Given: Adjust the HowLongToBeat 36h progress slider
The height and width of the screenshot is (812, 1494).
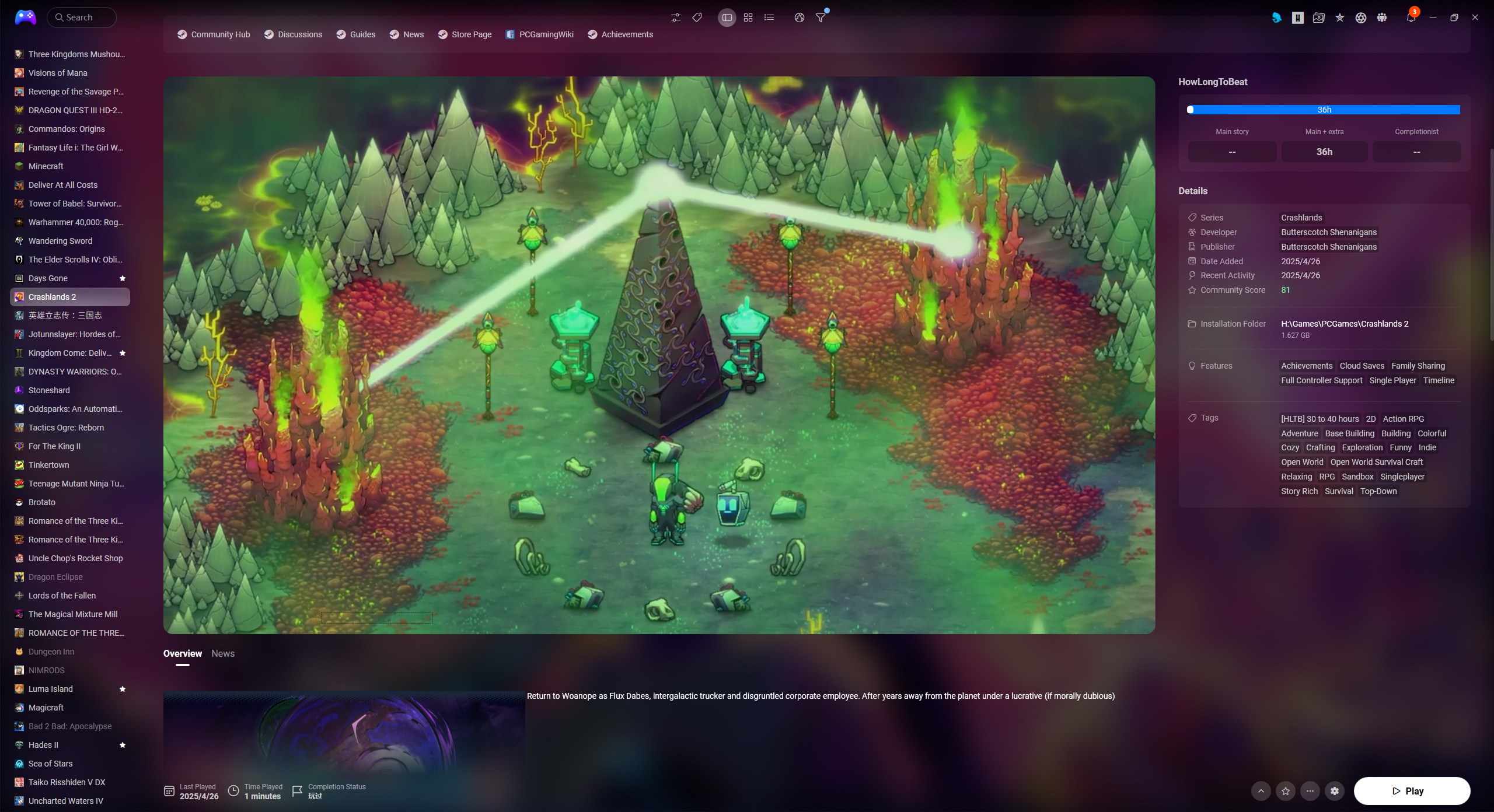Looking at the screenshot, I should point(1324,109).
